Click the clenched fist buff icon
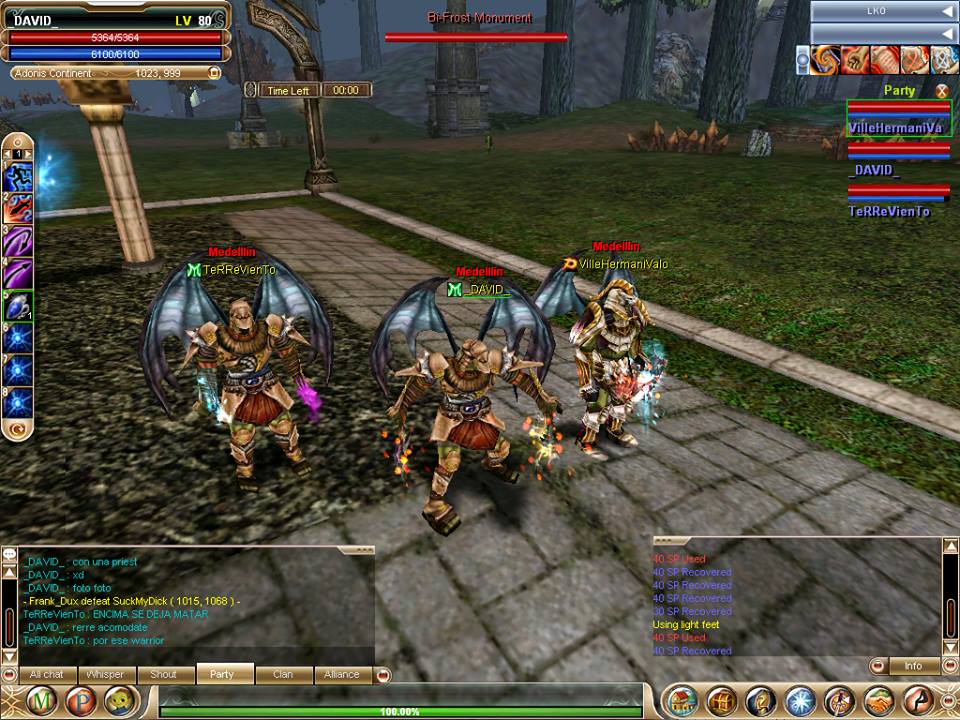960x720 pixels. (855, 61)
